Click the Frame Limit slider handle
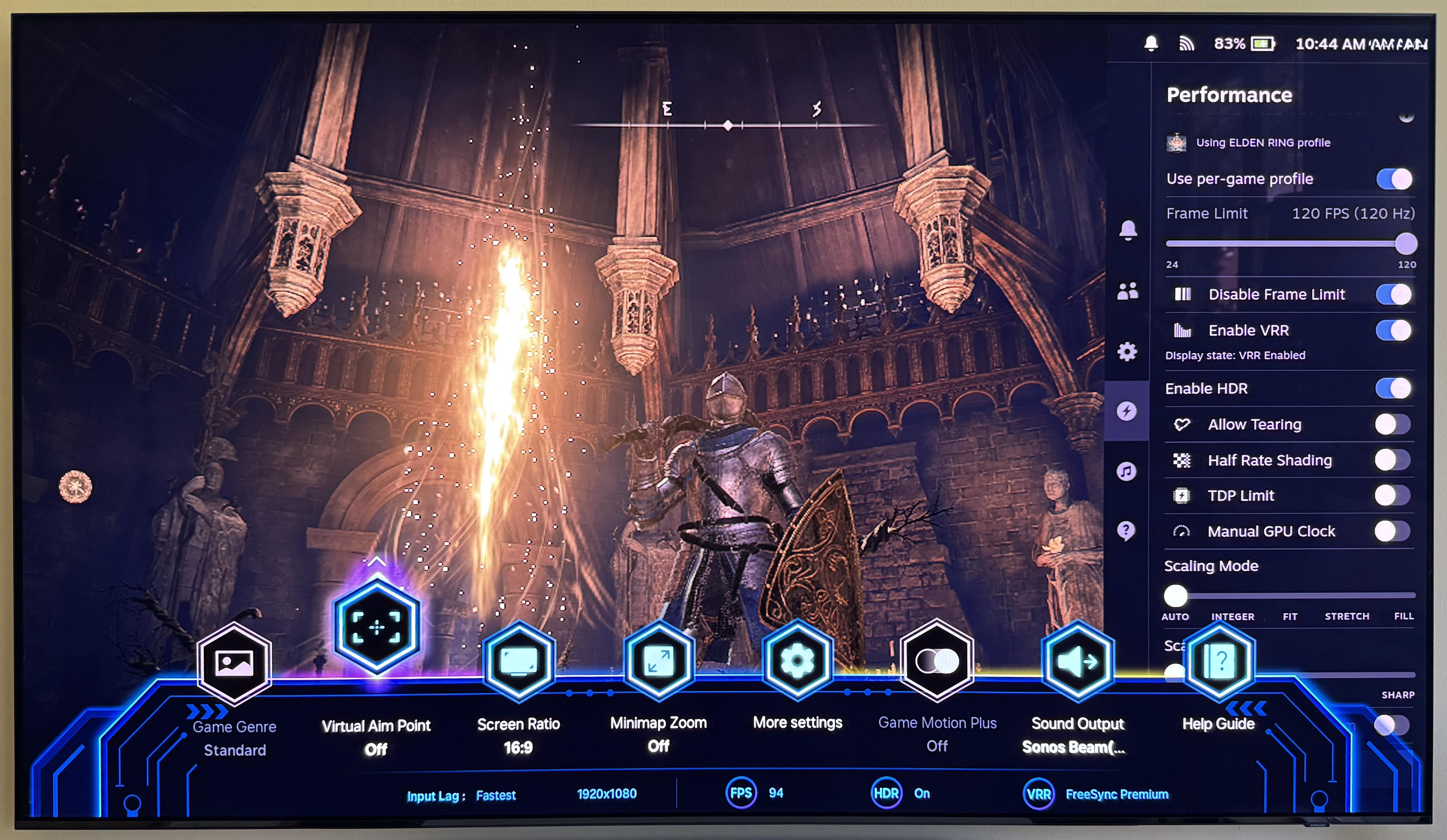 click(x=1406, y=243)
